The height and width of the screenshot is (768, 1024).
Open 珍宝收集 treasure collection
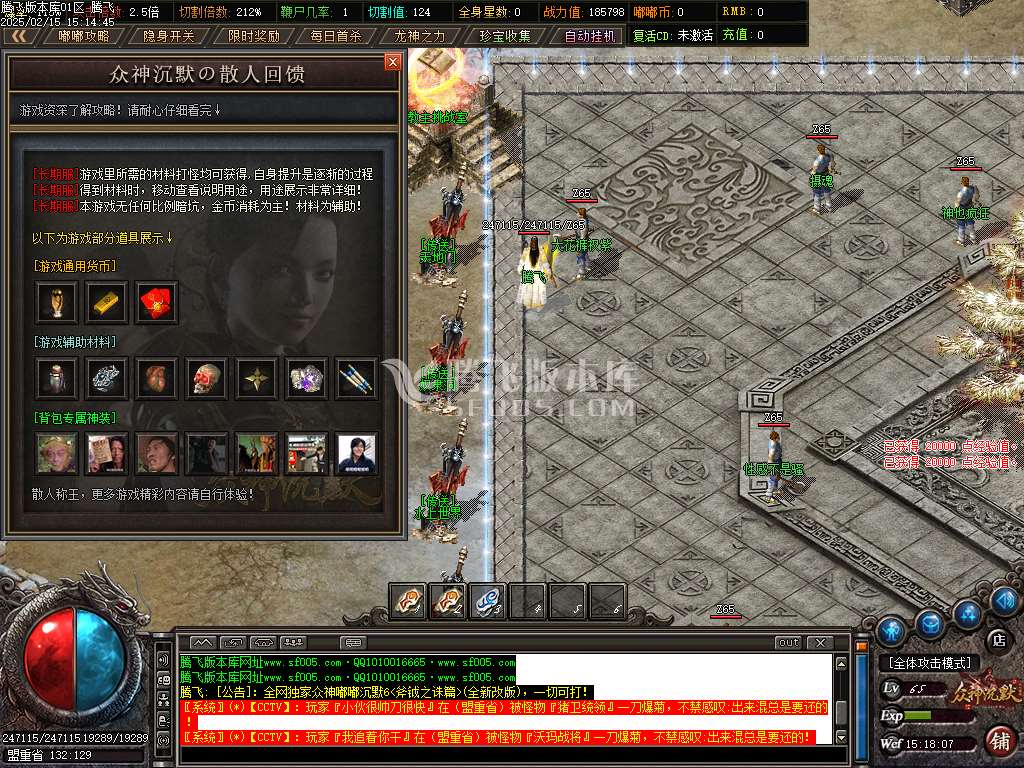[505, 36]
